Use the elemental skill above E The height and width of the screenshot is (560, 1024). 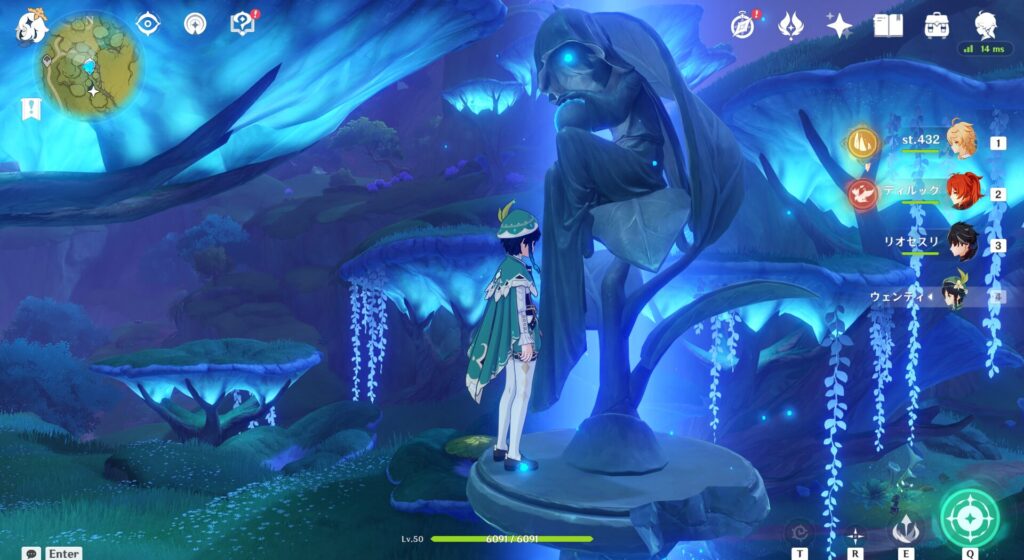[905, 527]
